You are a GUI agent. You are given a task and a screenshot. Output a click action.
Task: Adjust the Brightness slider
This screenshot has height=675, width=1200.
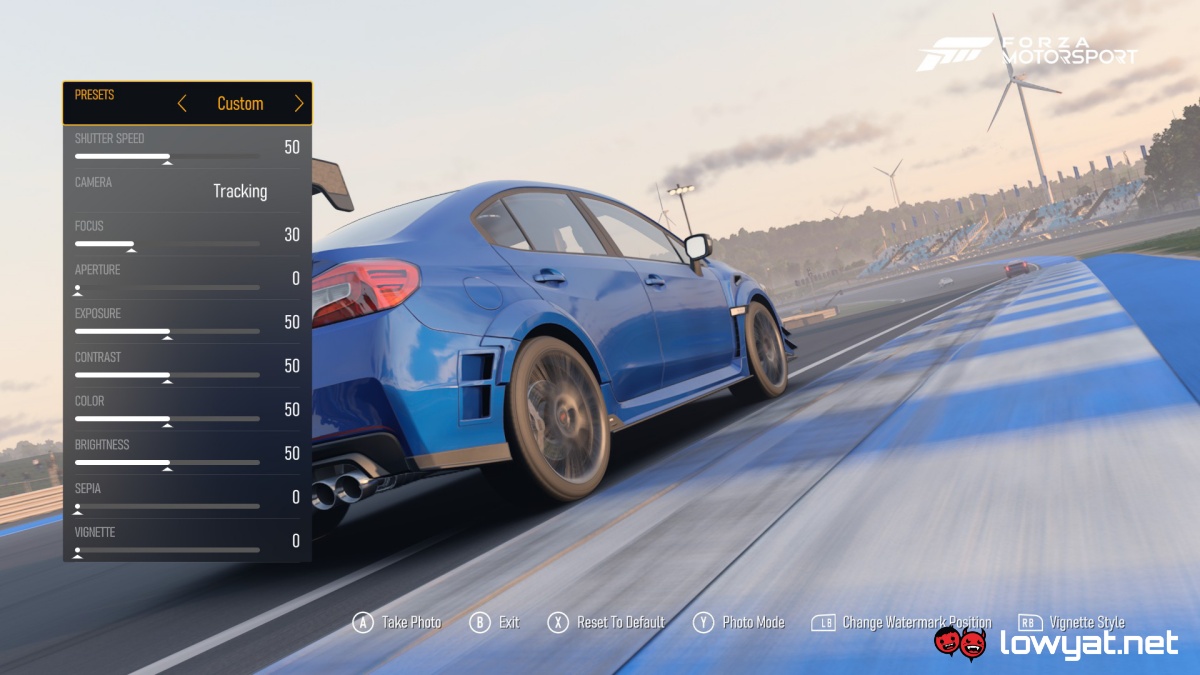coord(167,463)
